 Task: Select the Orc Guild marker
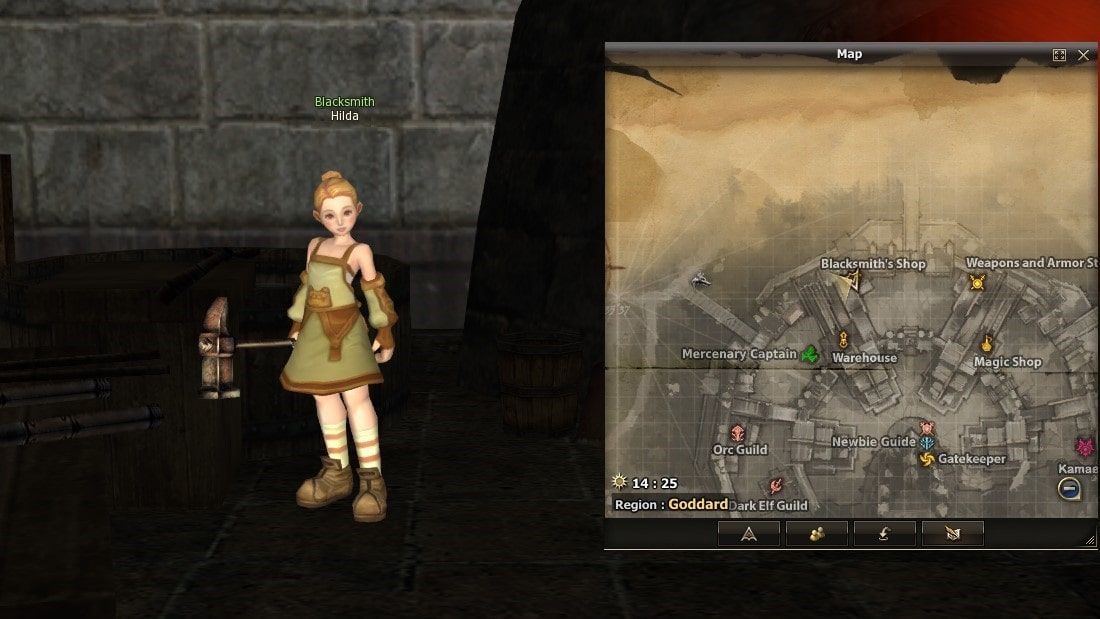(738, 433)
